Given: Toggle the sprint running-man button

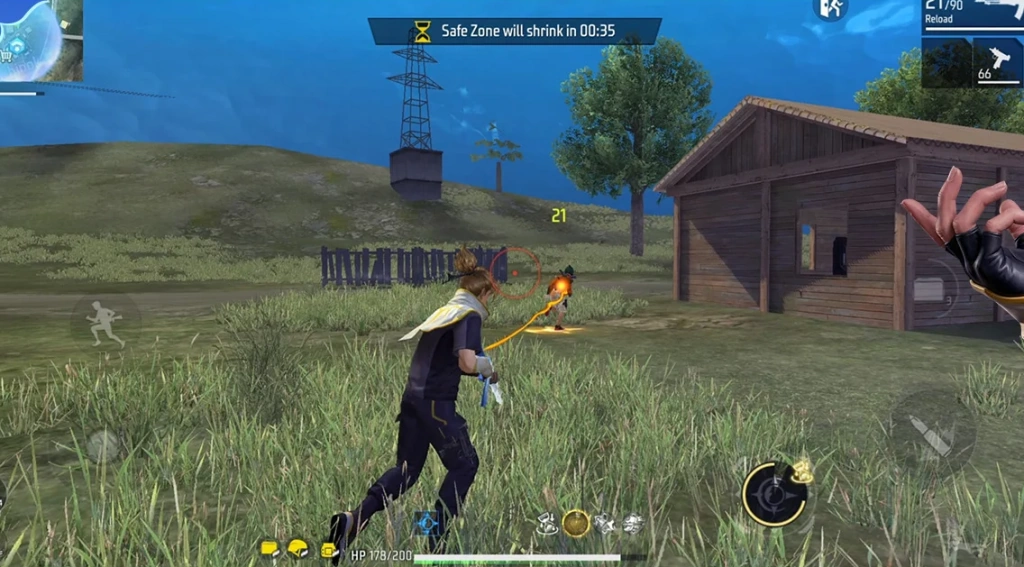Looking at the screenshot, I should 104,324.
